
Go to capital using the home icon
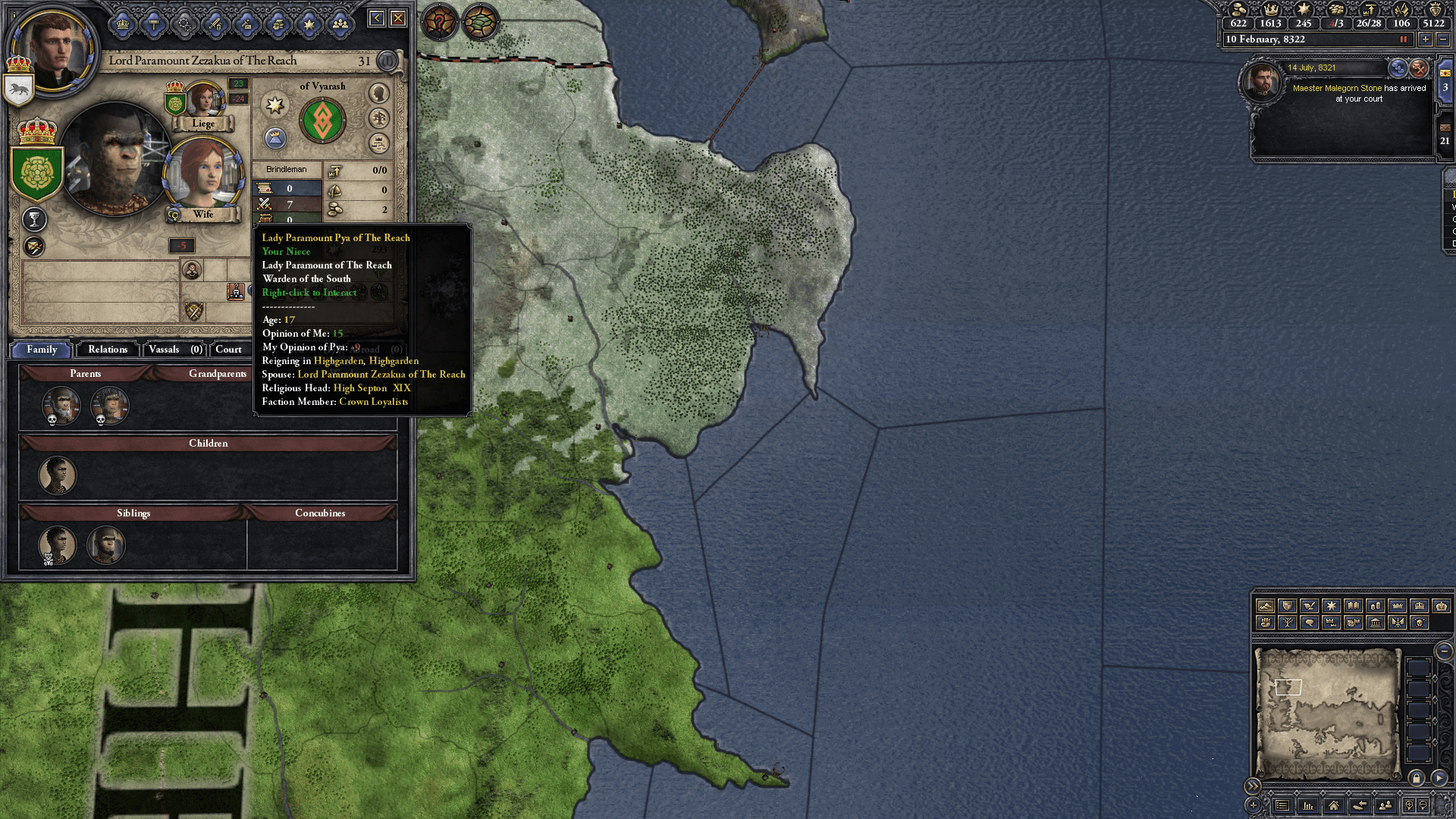(x=1334, y=806)
